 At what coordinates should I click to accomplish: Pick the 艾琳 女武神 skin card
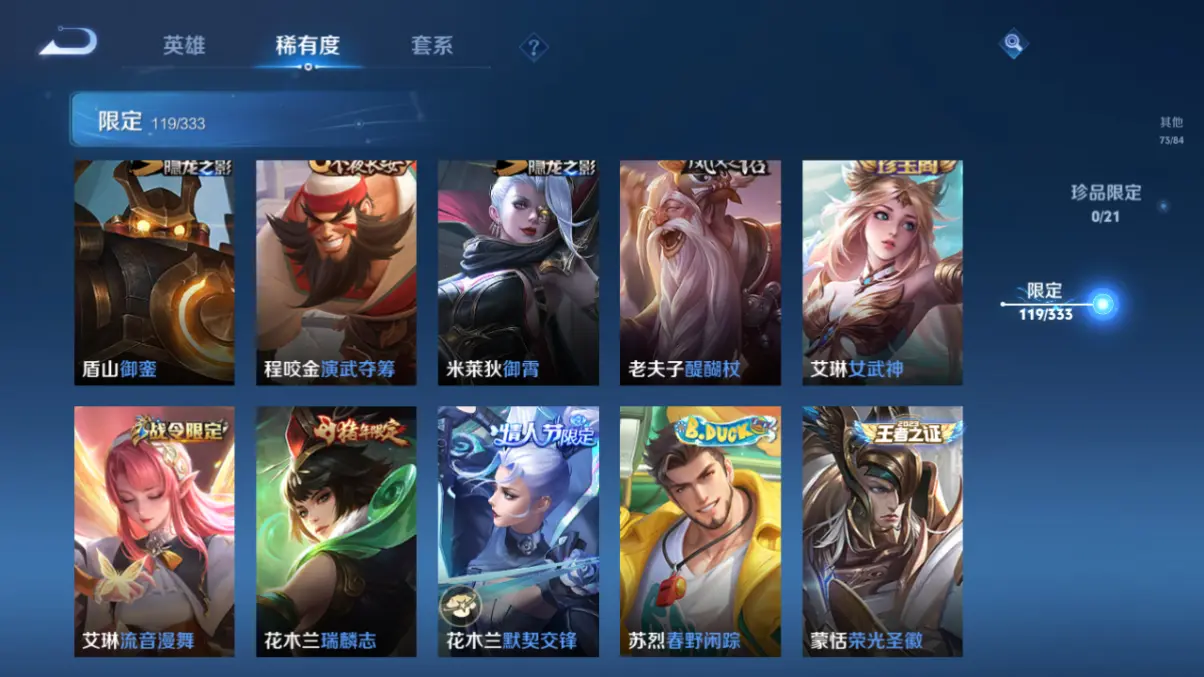tap(883, 272)
